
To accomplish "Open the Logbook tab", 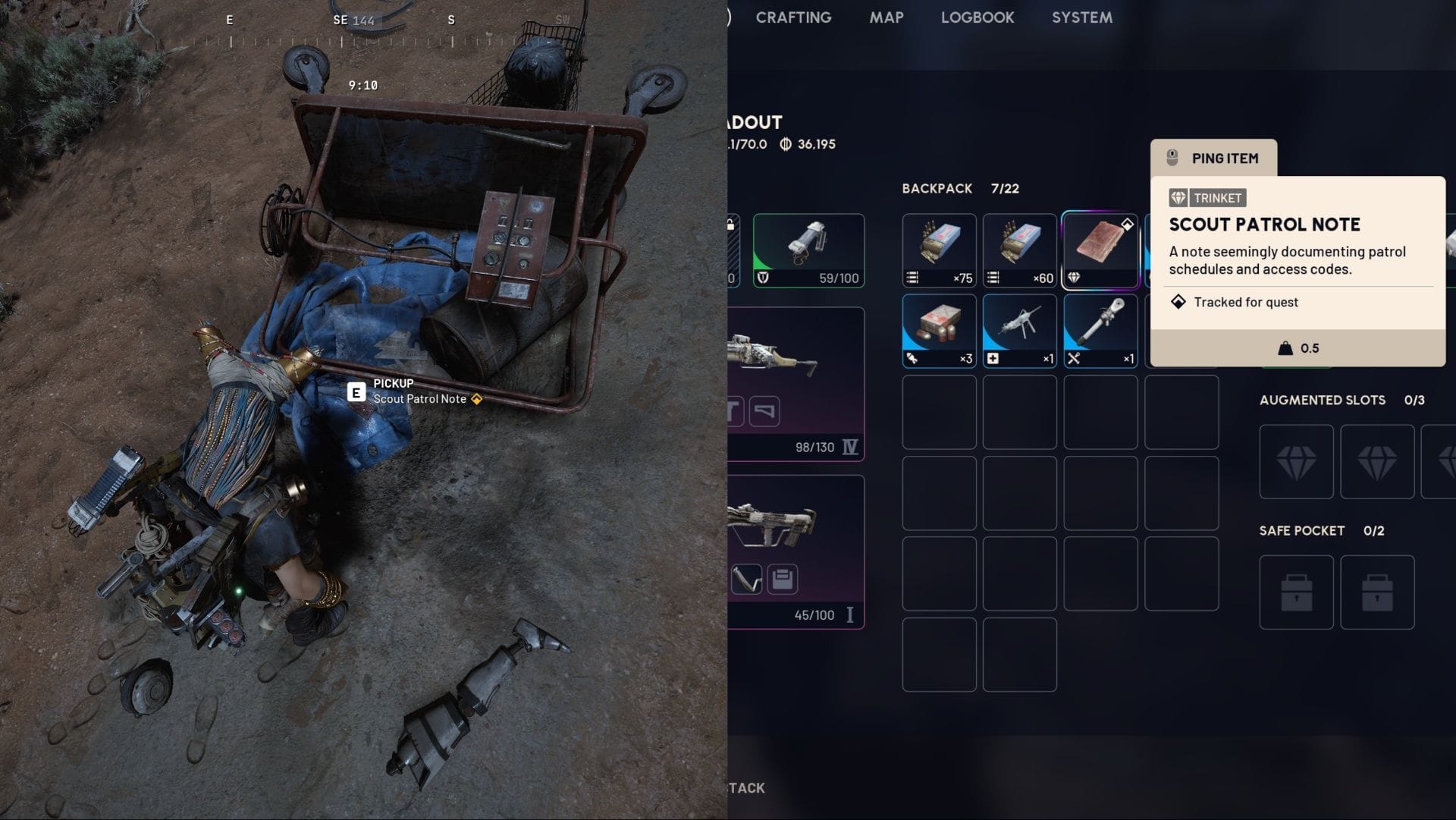I will (x=977, y=17).
